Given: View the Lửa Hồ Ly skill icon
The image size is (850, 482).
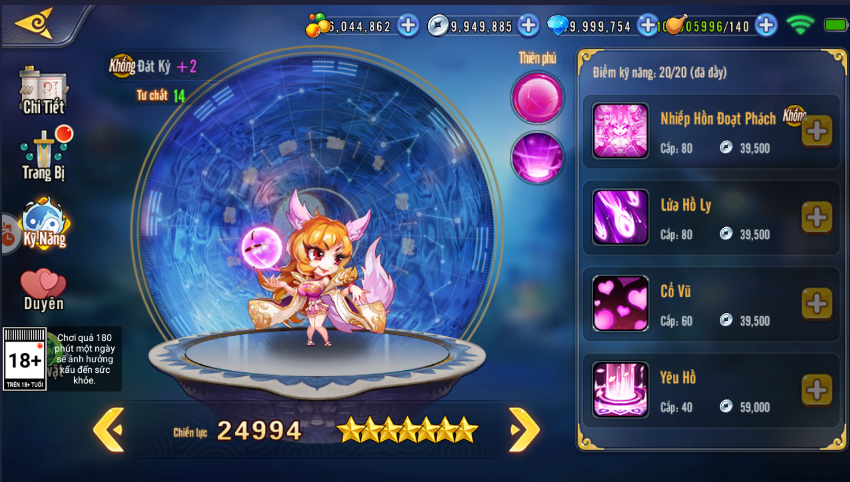Looking at the screenshot, I should coord(620,217).
